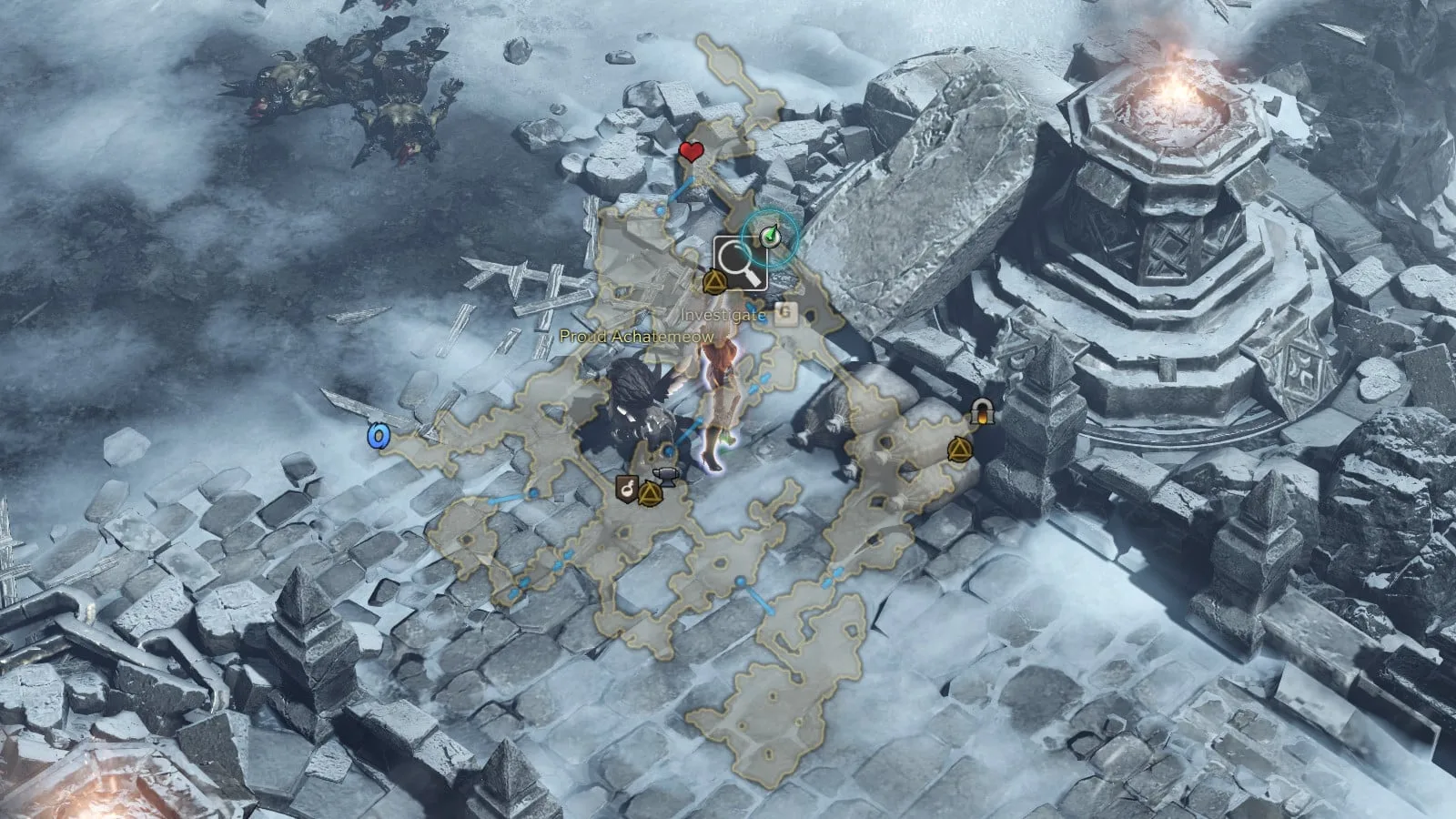The image size is (1456, 819).
Task: Select the triangle marker below the archway icon
Action: 958,449
